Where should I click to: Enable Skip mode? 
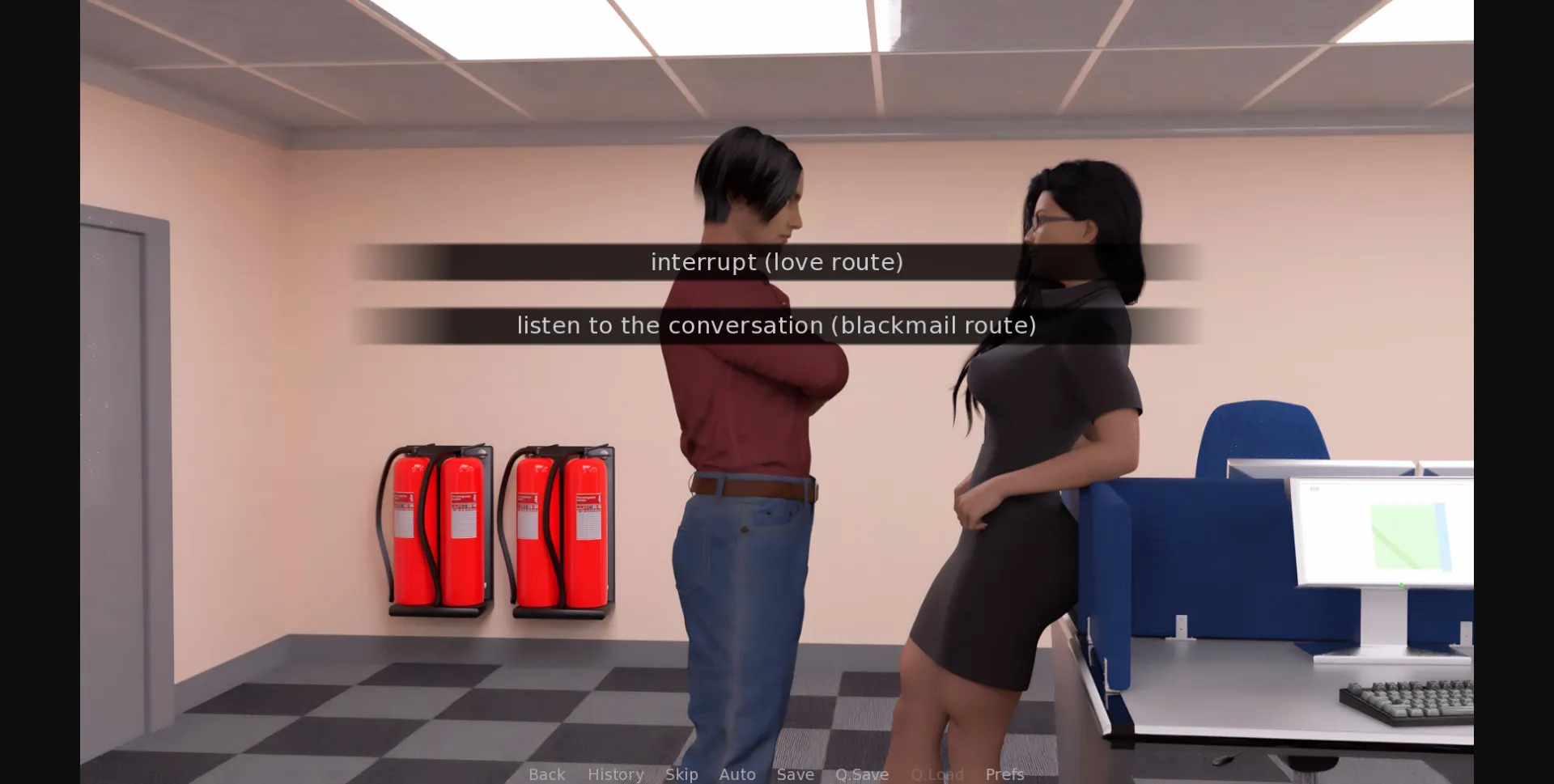681,773
